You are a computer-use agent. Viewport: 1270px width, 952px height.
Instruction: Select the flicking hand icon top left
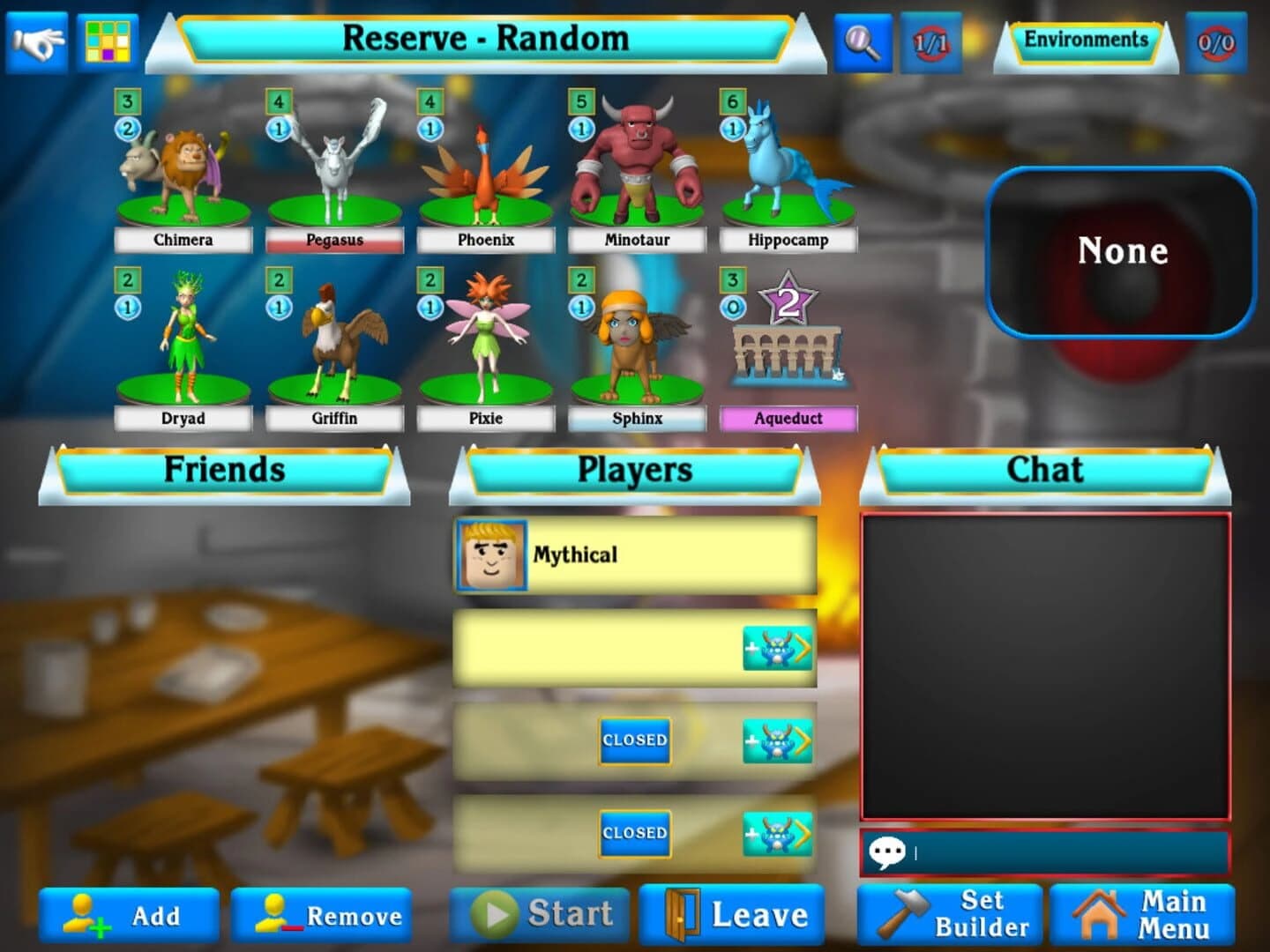pyautogui.click(x=35, y=39)
